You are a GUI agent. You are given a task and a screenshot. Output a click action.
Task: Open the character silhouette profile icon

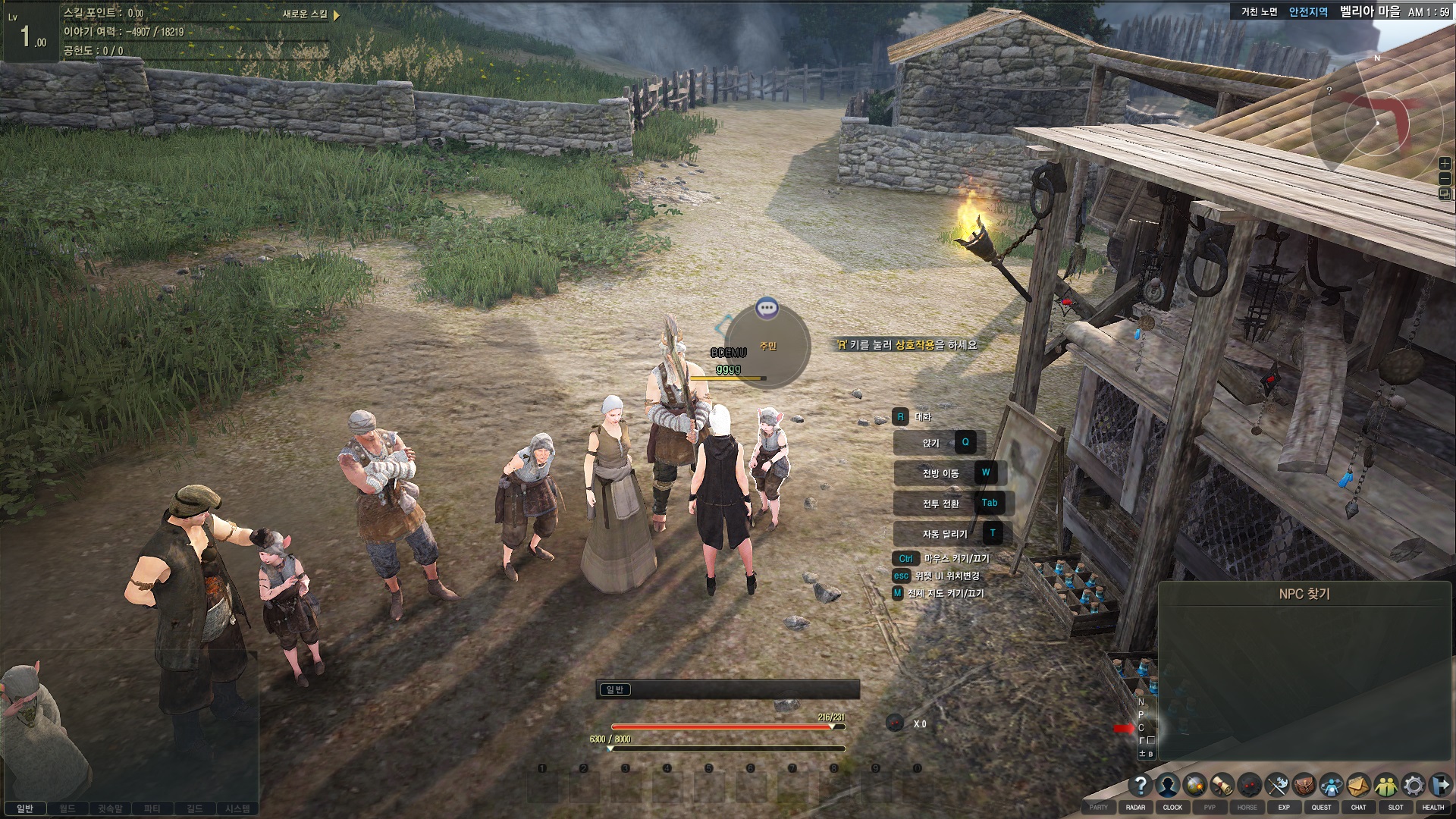point(1168,785)
